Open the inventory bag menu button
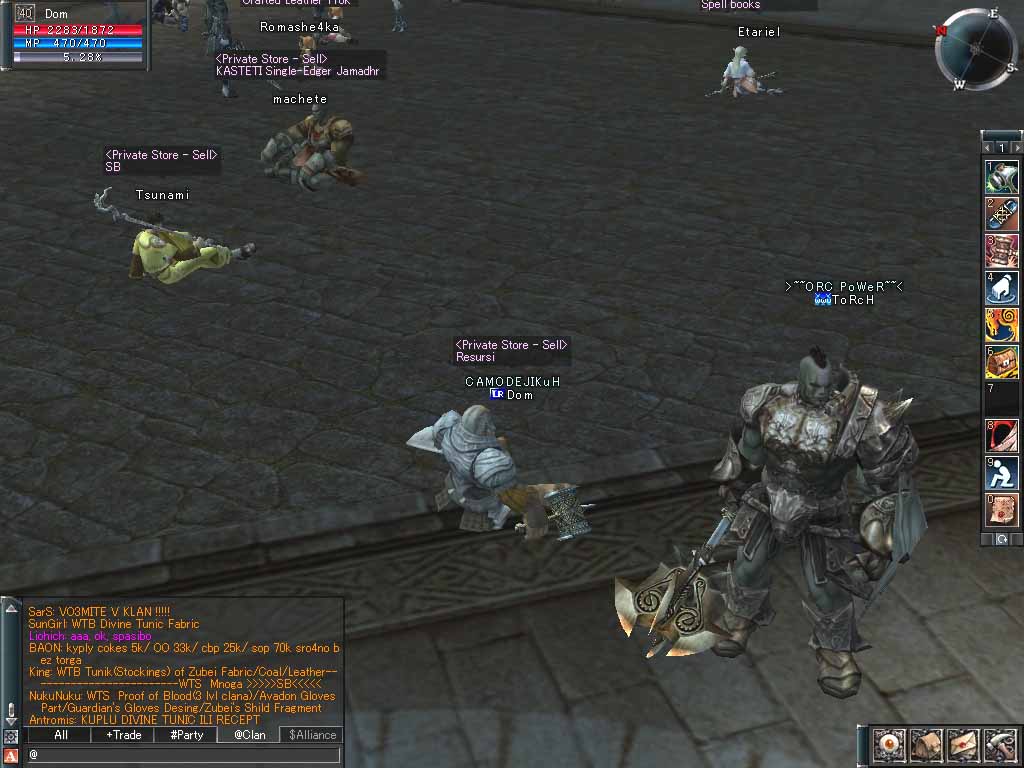The image size is (1024, 768). [924, 745]
